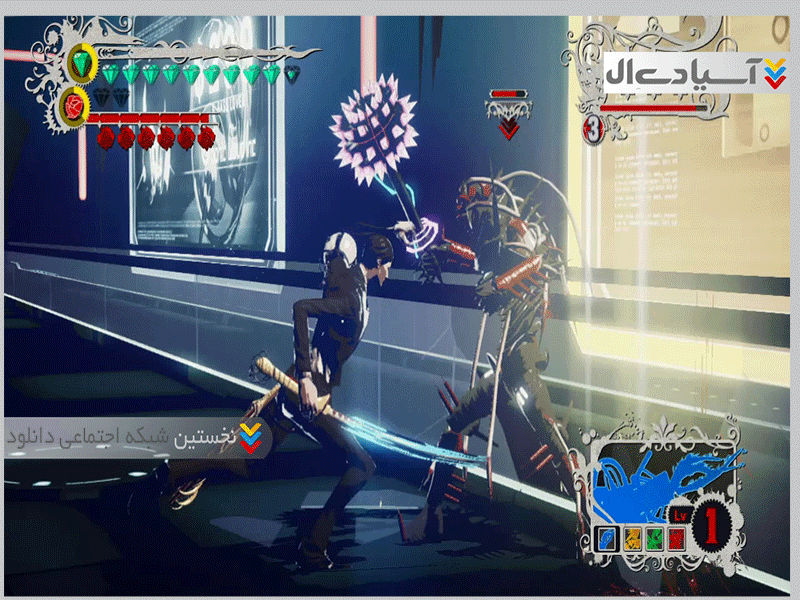Select the red sub-weapon slot
The height and width of the screenshot is (600, 800).
677,538
